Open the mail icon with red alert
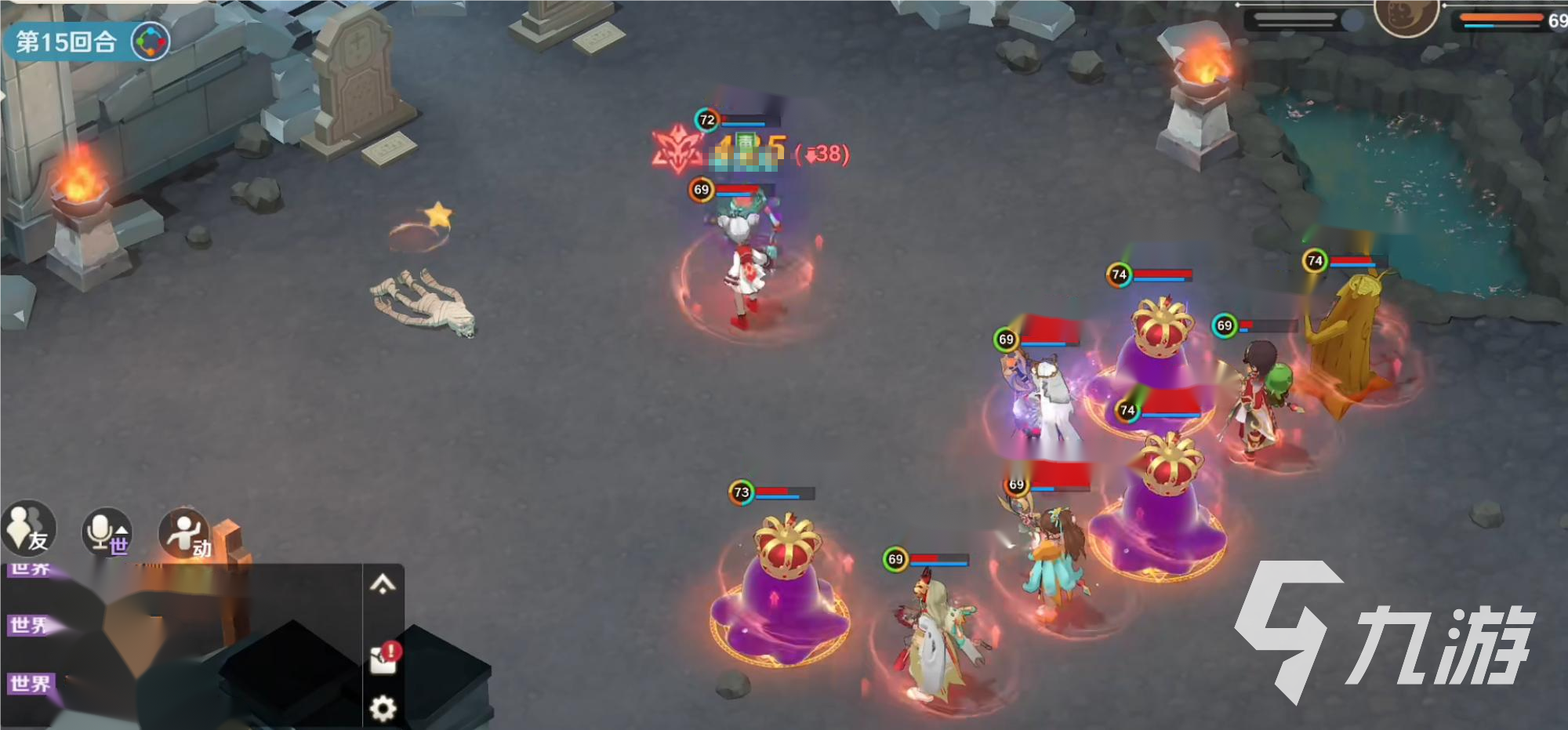Screen dimensions: 1568x730 click(x=384, y=658)
